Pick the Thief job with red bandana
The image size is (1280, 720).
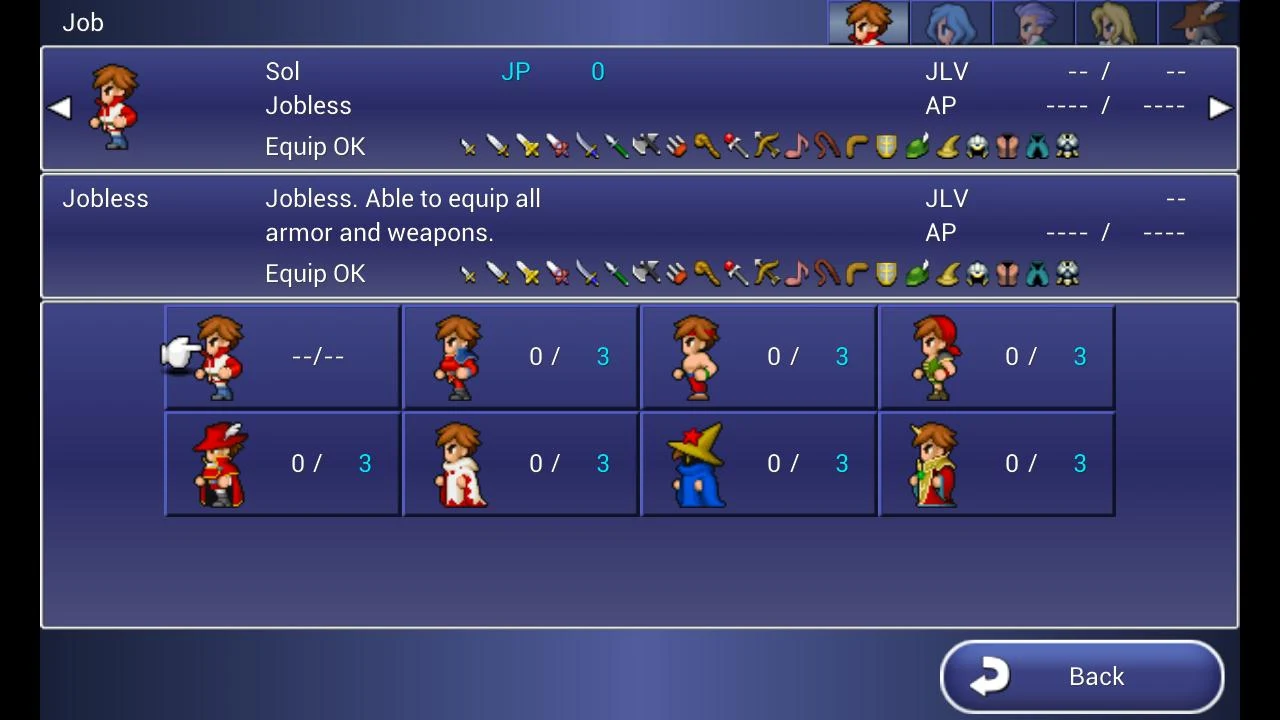pos(996,357)
